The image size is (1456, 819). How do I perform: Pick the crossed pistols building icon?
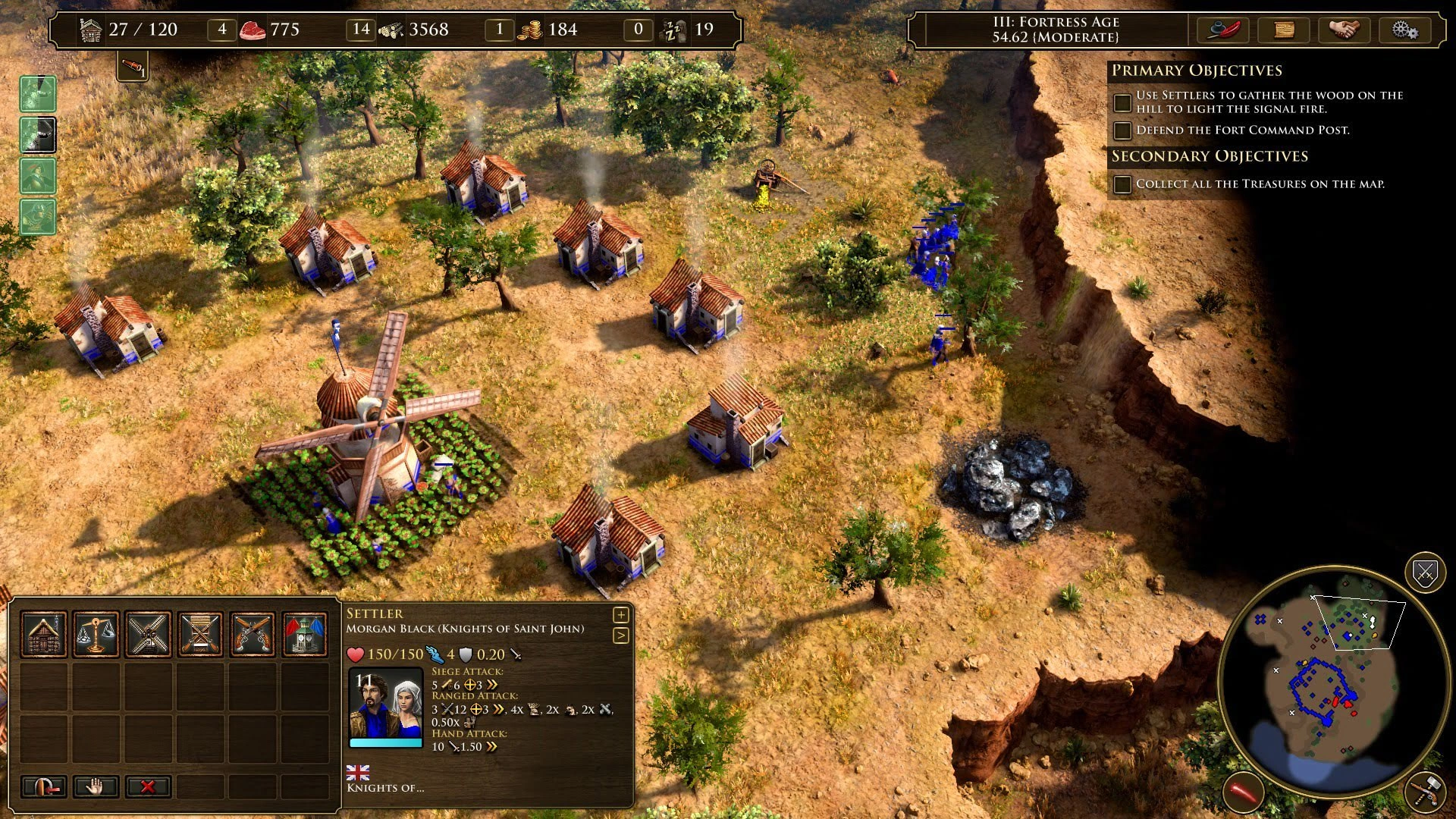pyautogui.click(x=253, y=634)
